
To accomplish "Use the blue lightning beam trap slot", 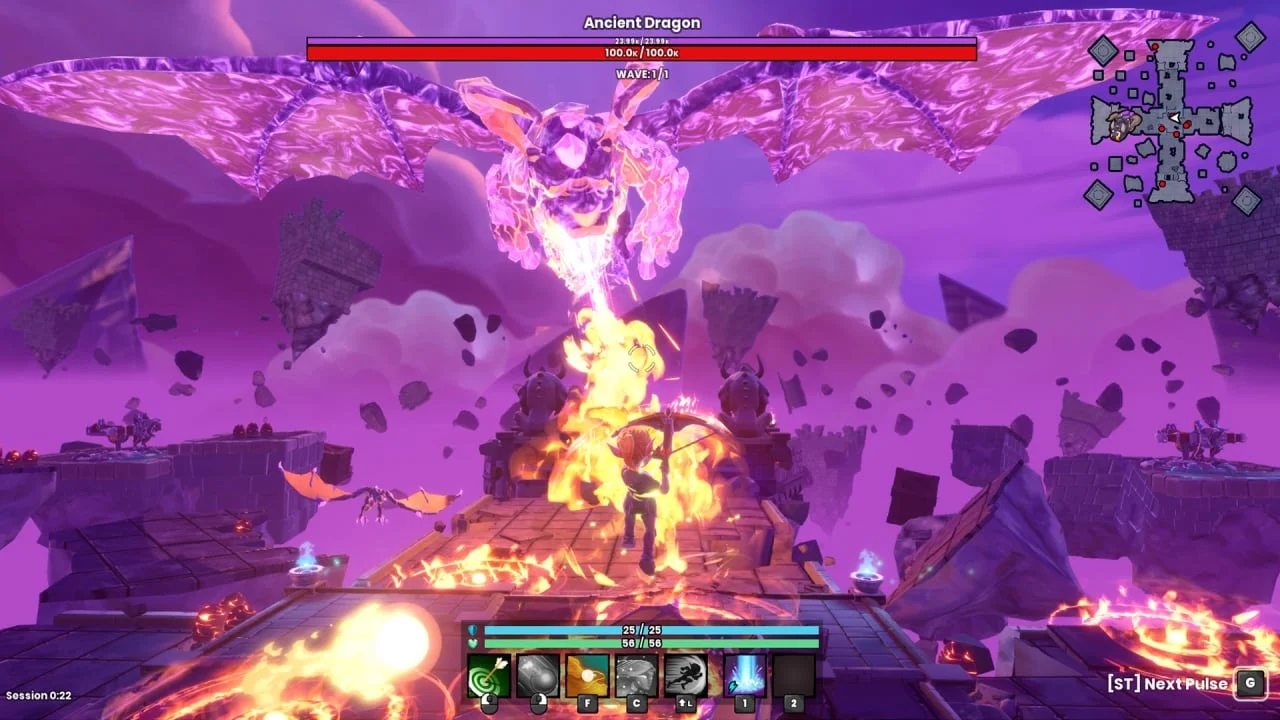I will (x=744, y=676).
